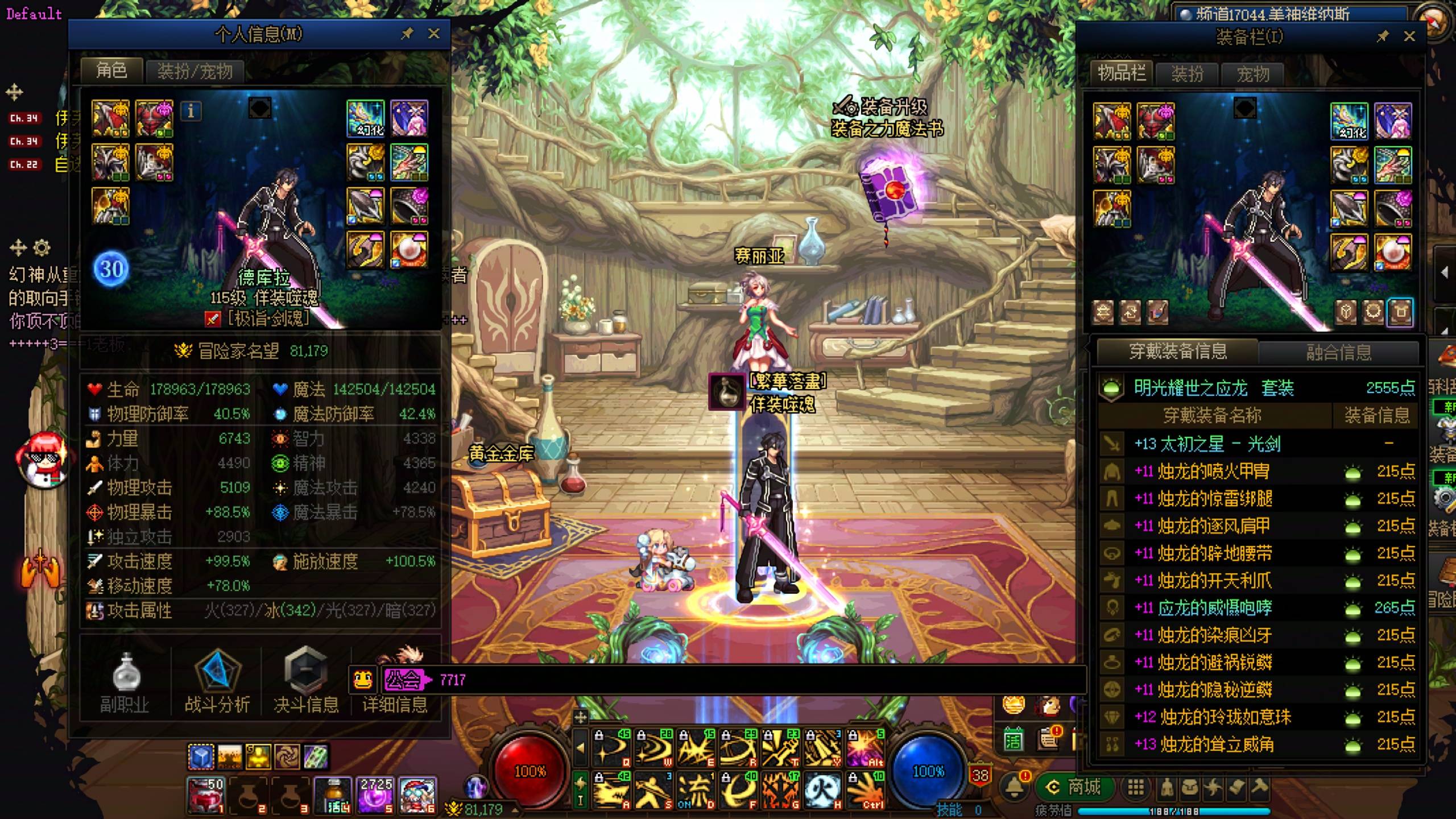Choose the 应龙的威慑咆哮 equipment row
This screenshot has width=1456, height=819.
pyautogui.click(x=1215, y=608)
